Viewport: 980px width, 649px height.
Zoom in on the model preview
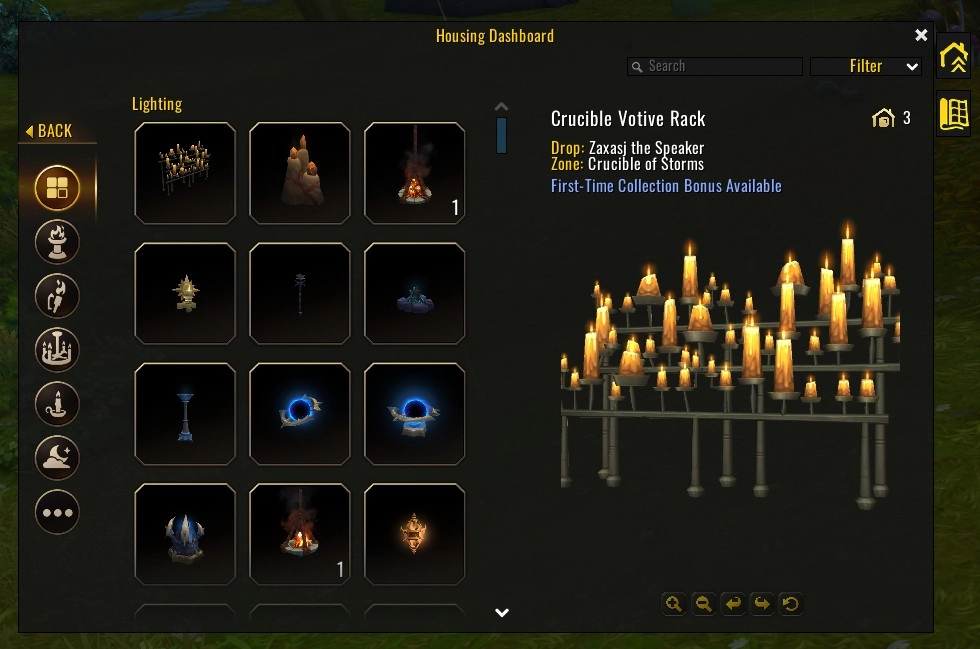pyautogui.click(x=674, y=603)
